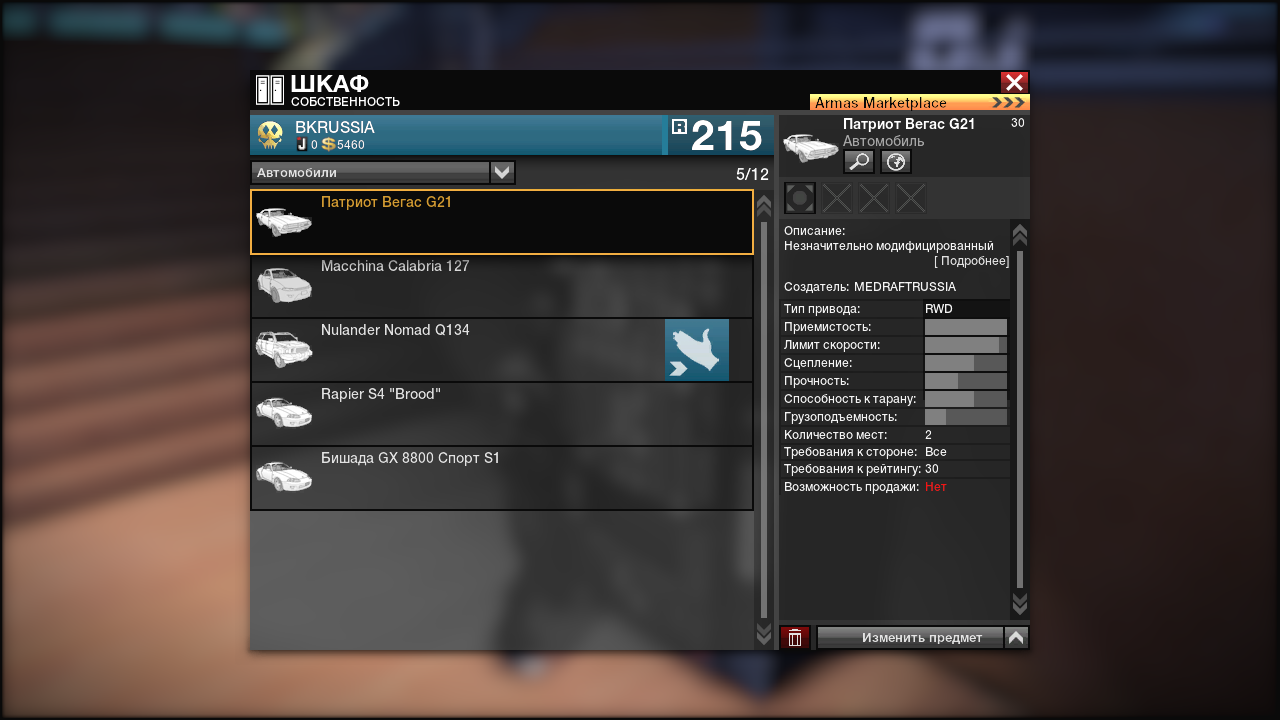Select the filled circular modification slot
1280x720 pixels.
pos(800,198)
